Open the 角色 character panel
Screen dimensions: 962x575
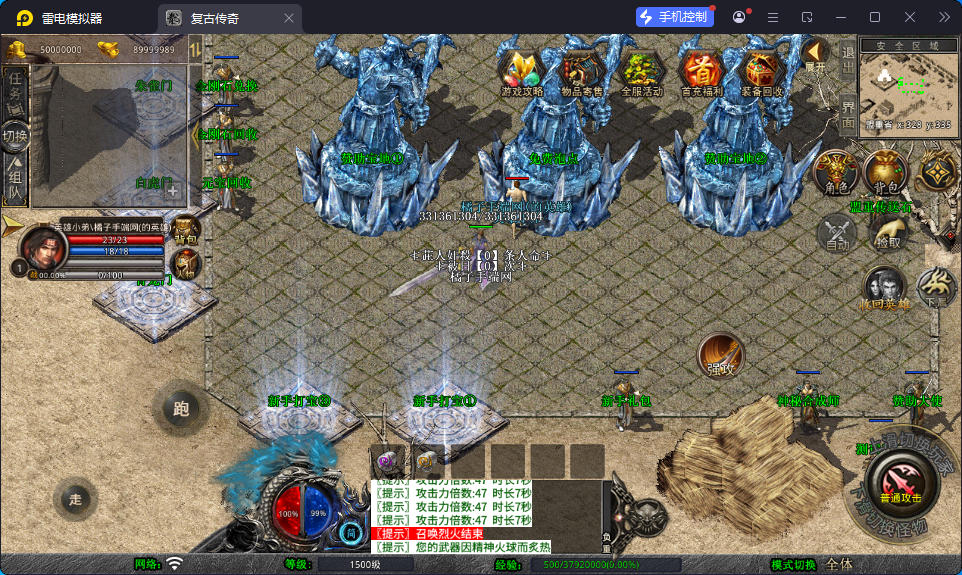[x=835, y=172]
